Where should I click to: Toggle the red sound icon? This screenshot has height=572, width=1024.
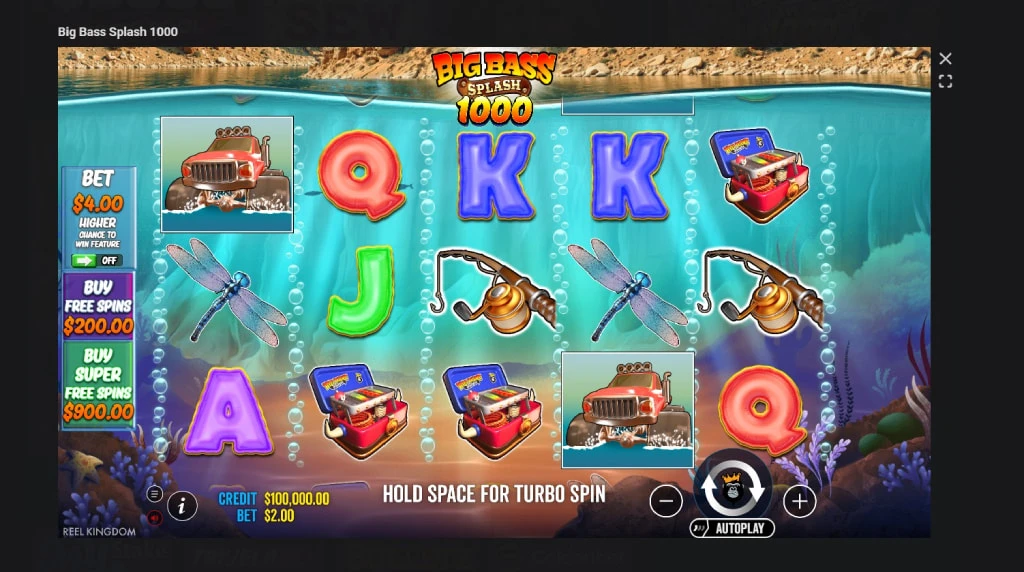(154, 518)
